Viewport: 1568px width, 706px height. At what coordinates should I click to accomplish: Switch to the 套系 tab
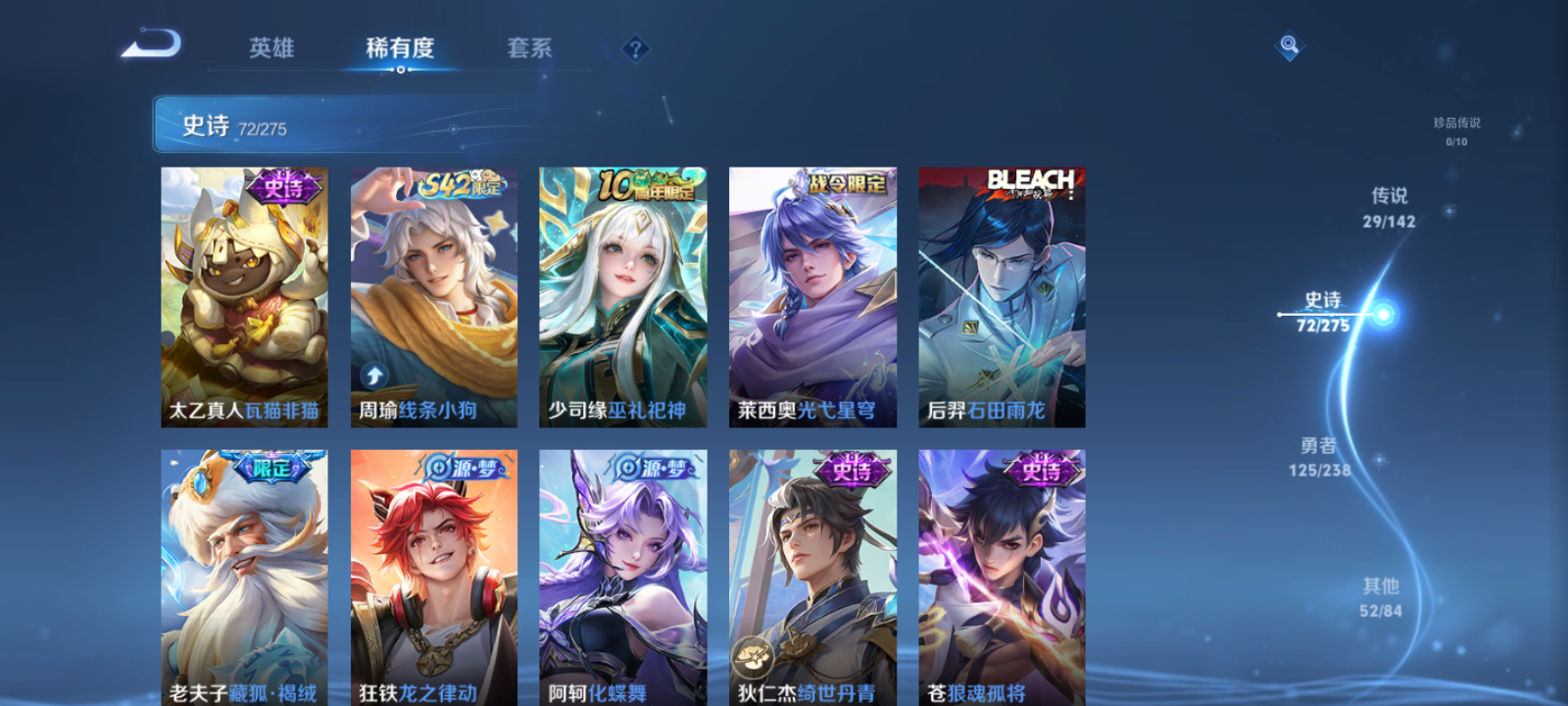pos(528,48)
